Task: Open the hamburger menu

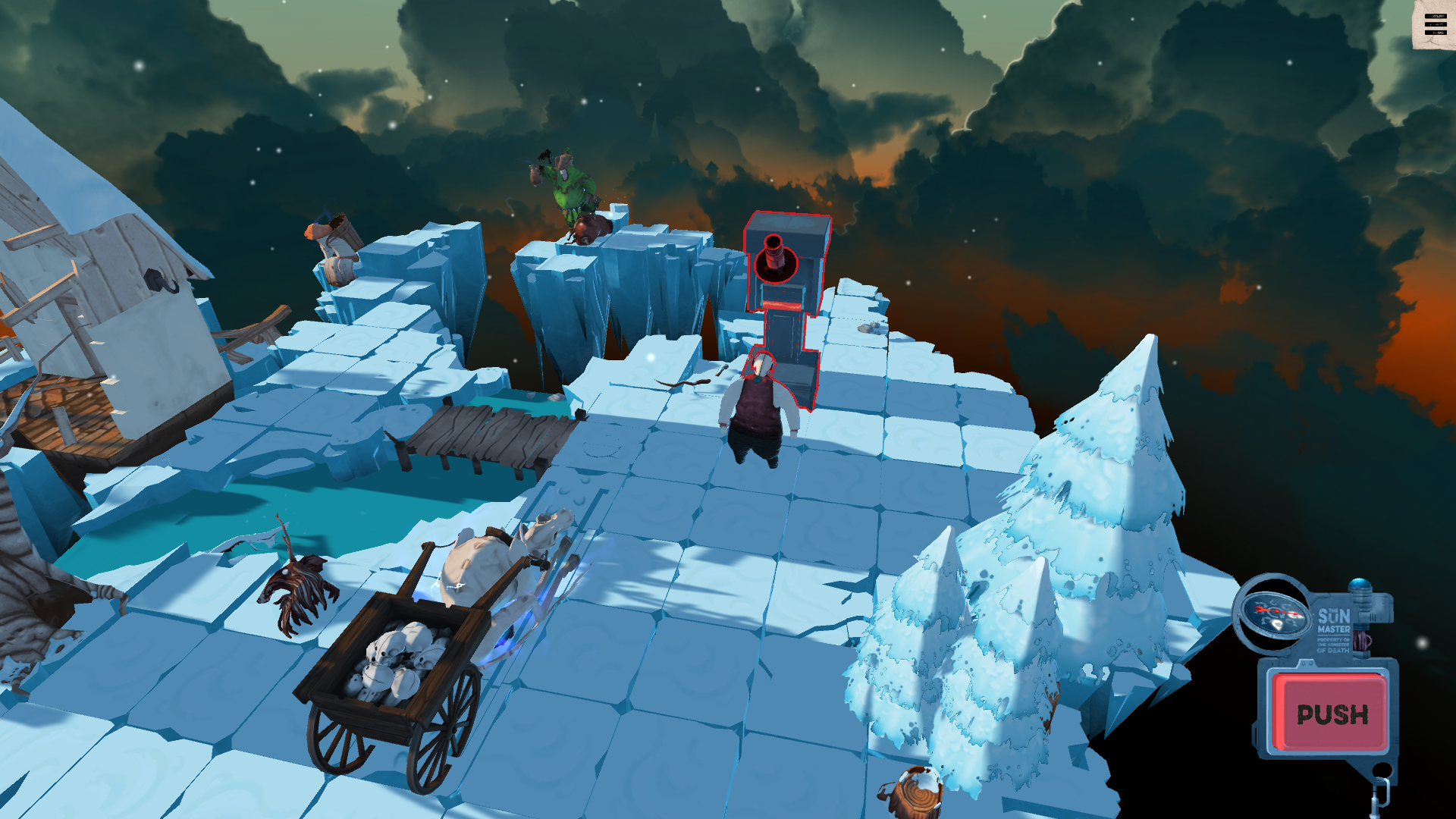Action: point(1435,25)
